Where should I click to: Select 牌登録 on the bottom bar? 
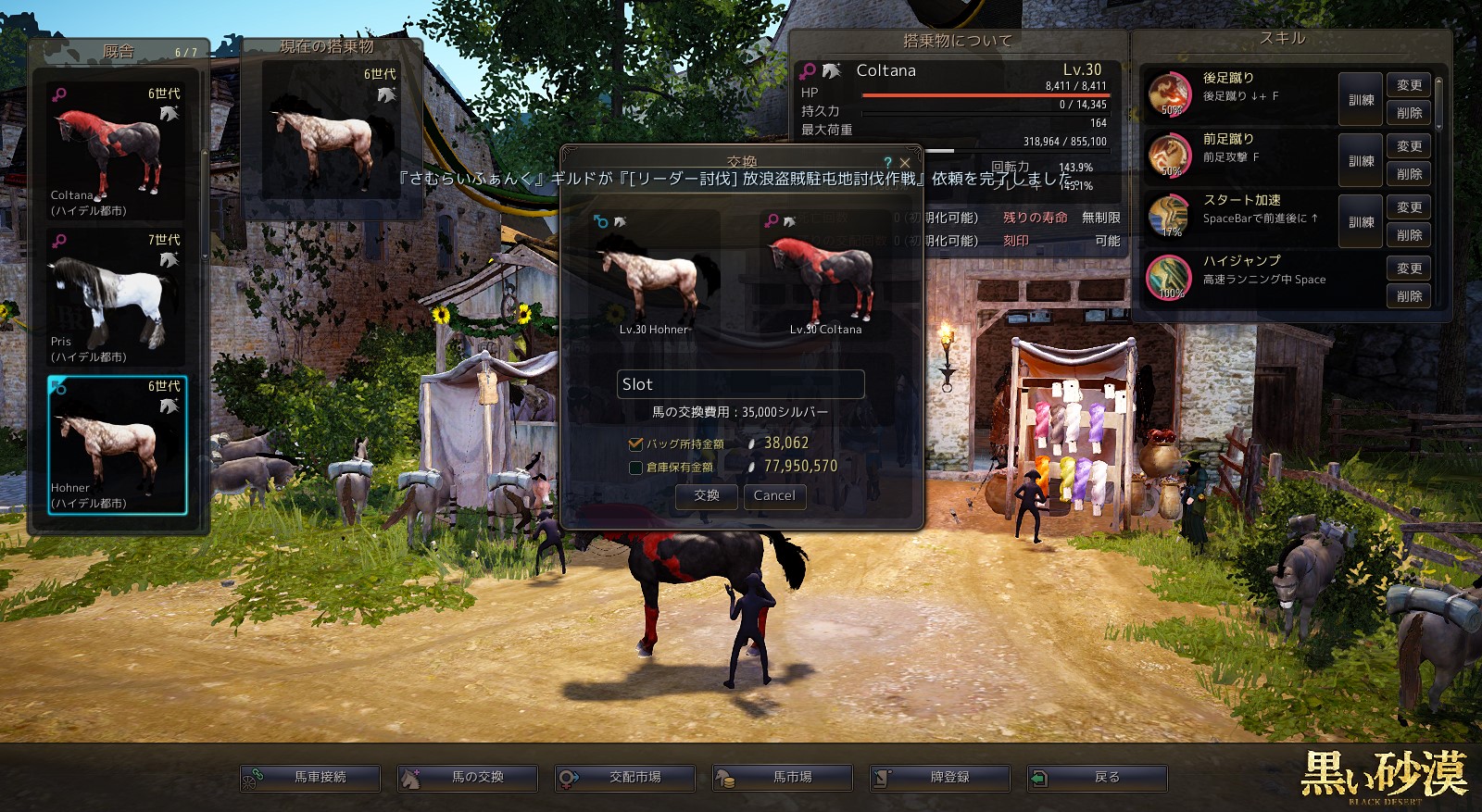(x=940, y=778)
